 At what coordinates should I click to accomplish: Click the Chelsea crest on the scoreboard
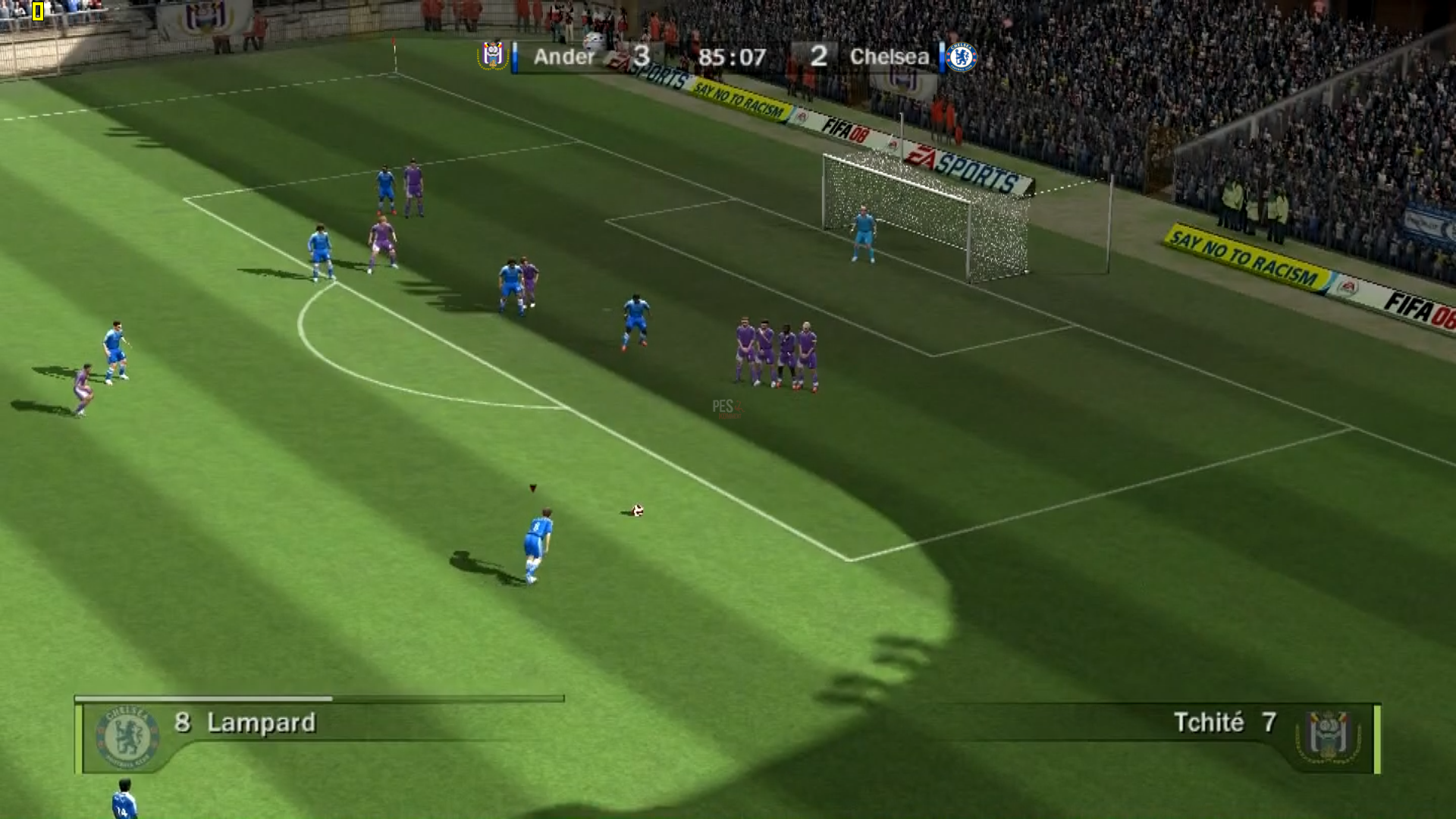point(962,57)
